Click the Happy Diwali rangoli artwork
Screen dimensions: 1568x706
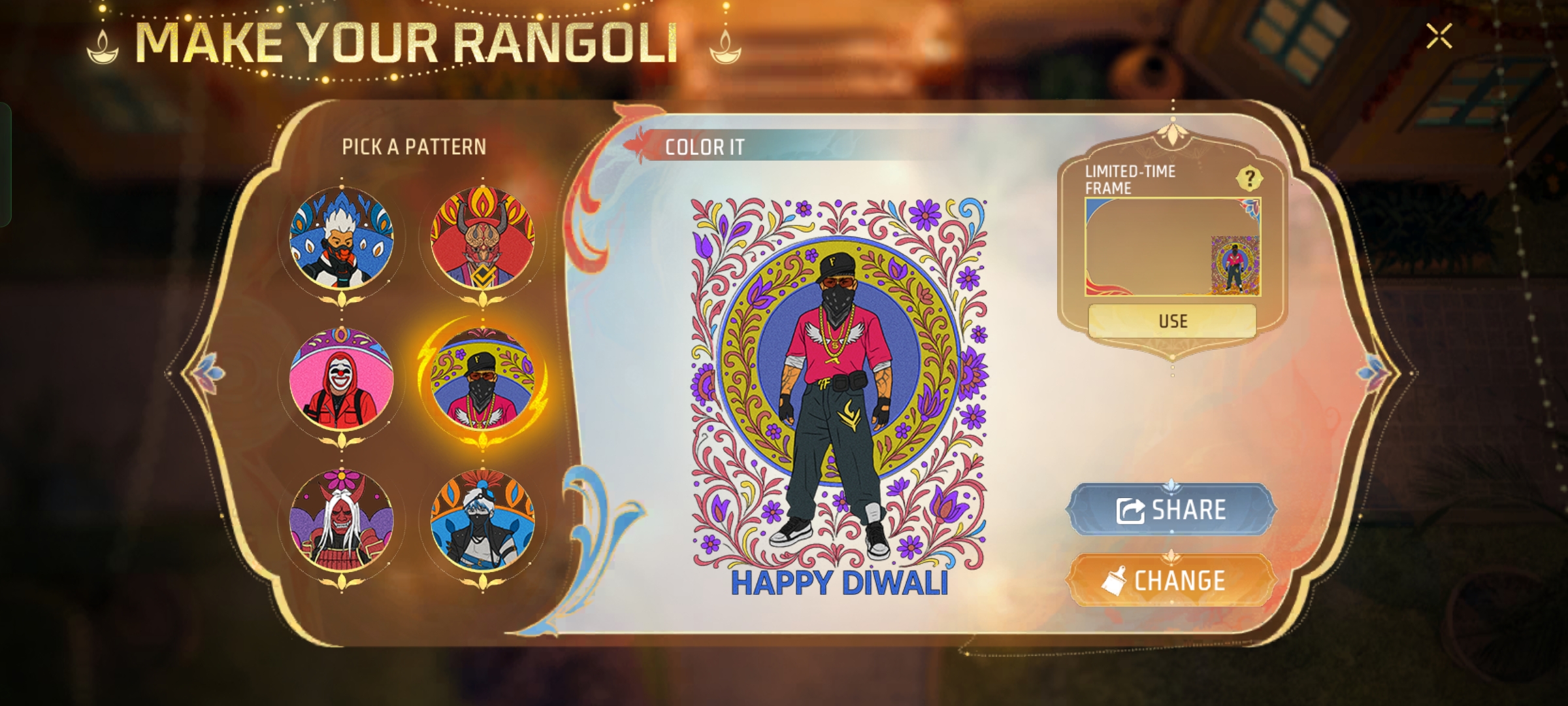coord(839,386)
